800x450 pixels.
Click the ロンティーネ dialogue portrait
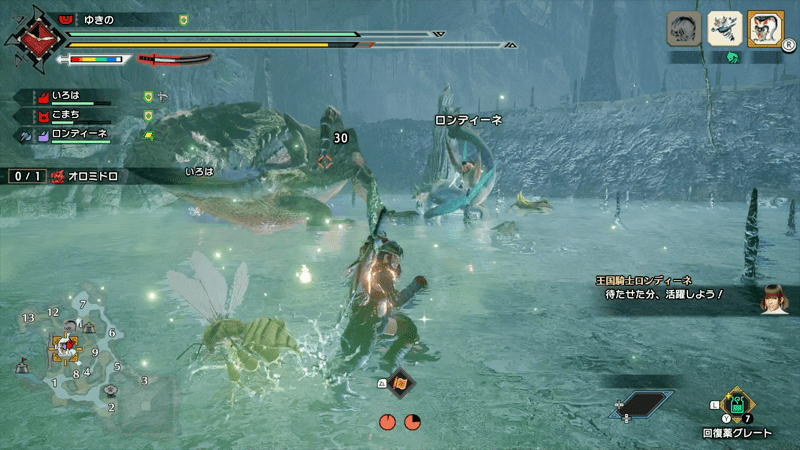point(771,297)
